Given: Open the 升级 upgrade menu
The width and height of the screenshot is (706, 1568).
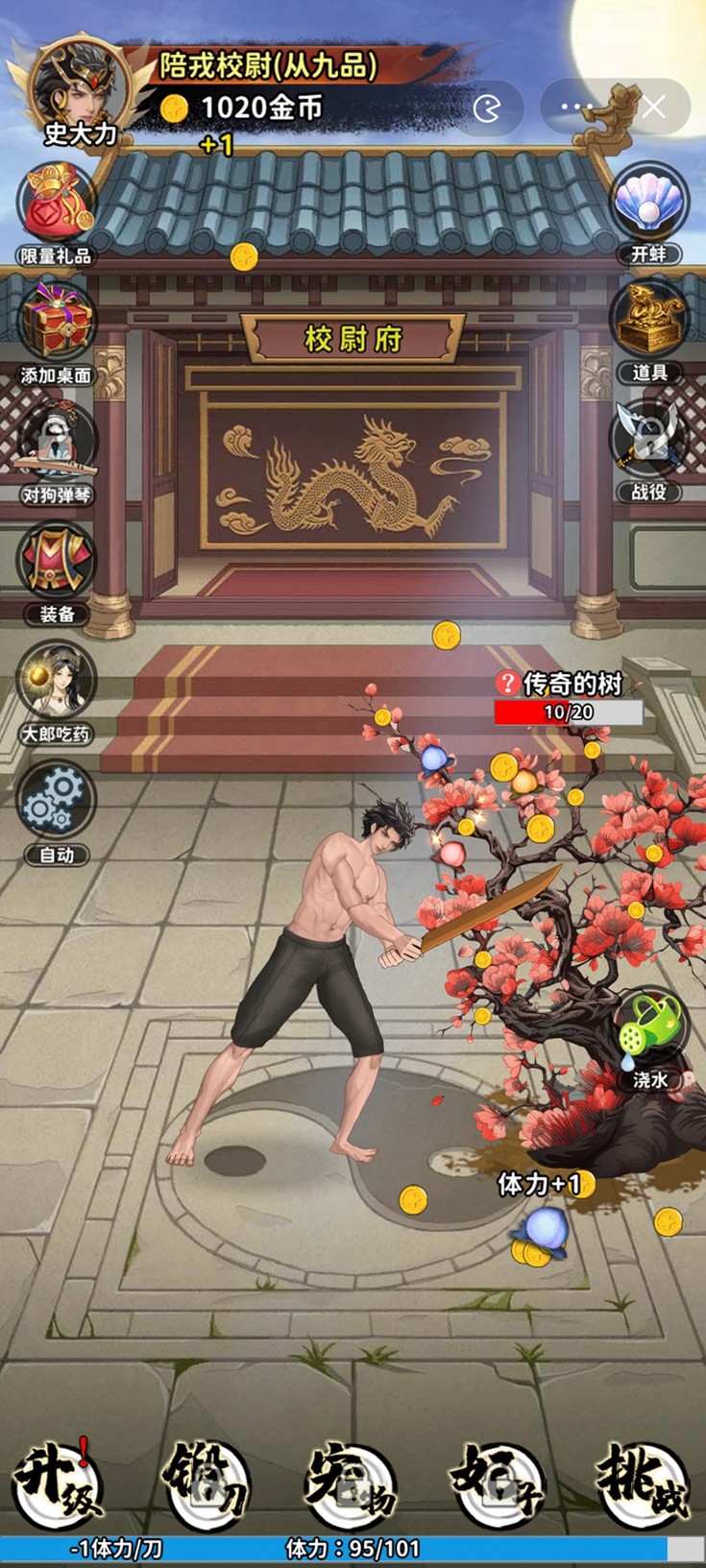Looking at the screenshot, I should click(60, 1484).
